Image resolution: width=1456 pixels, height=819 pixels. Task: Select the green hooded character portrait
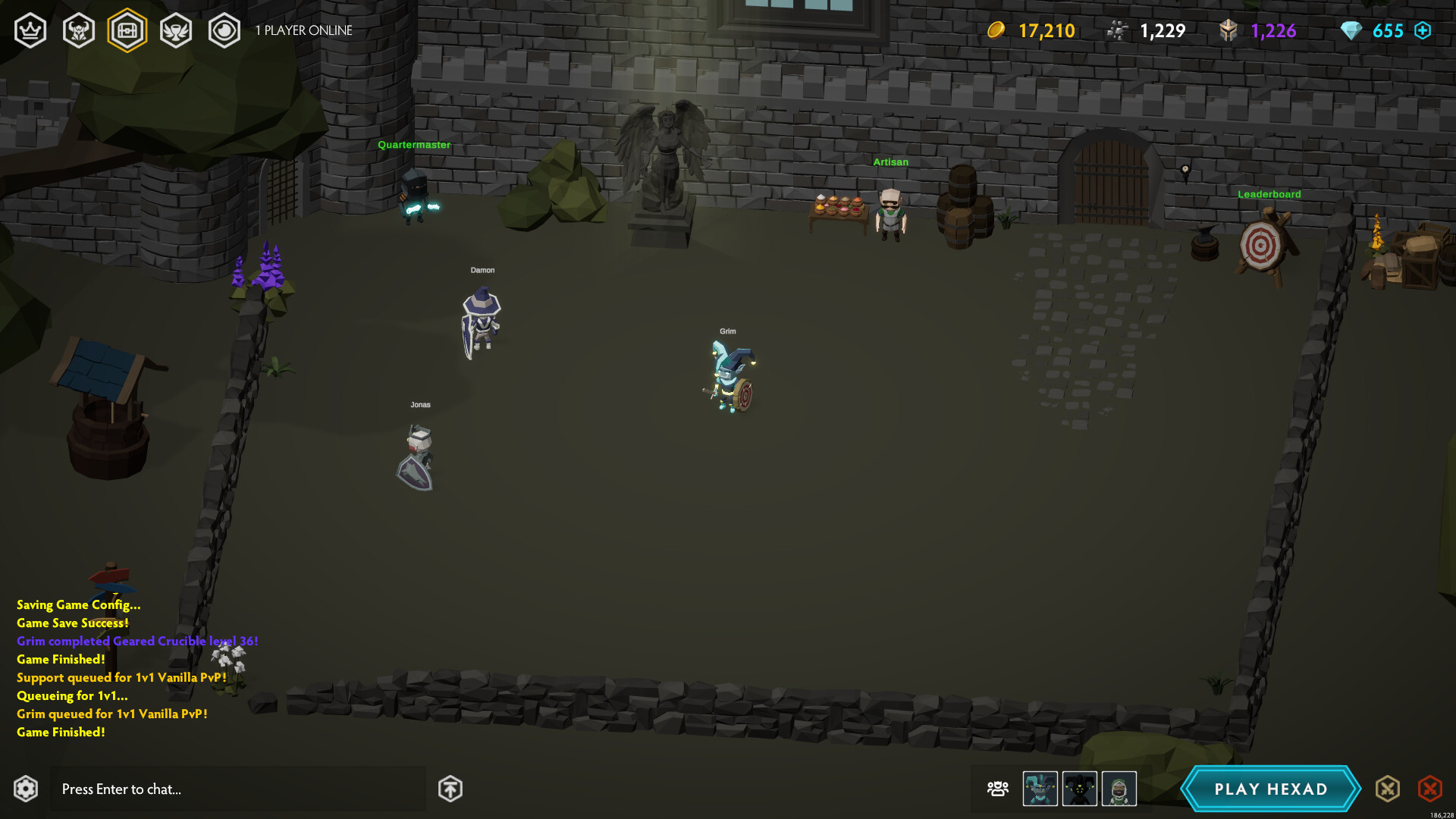pos(1119,789)
